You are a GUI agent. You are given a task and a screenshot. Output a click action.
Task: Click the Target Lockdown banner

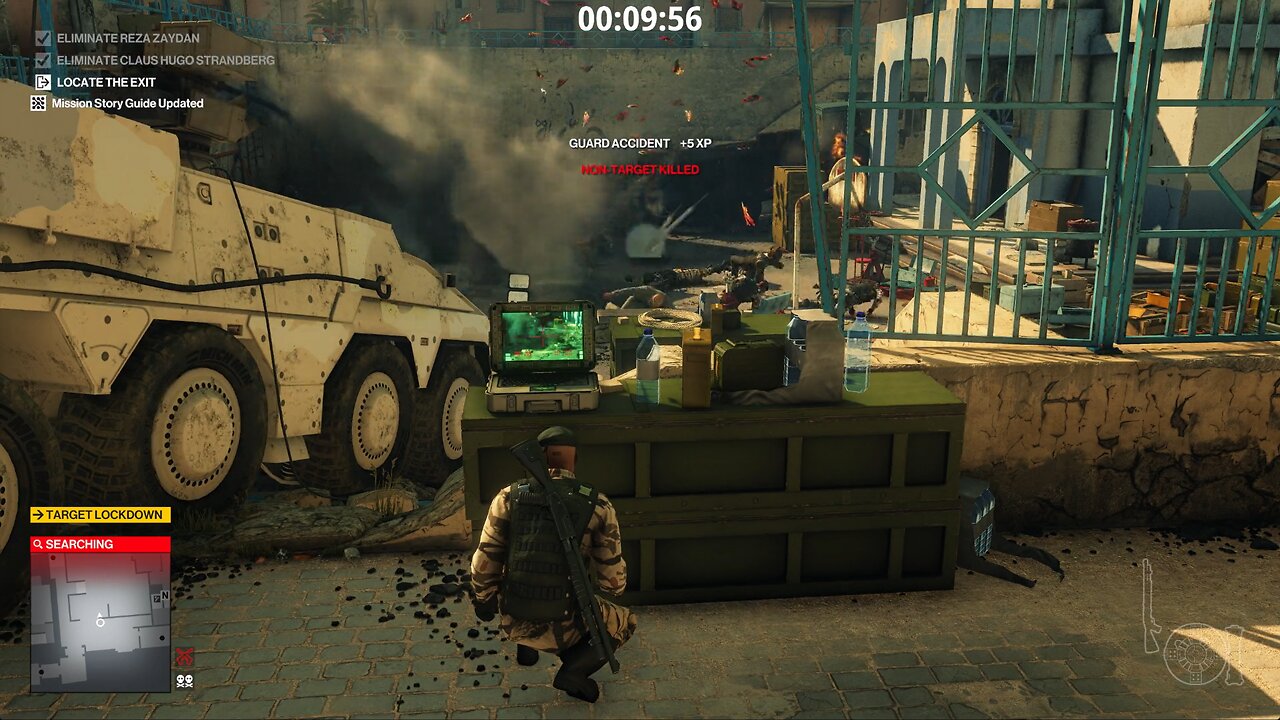click(100, 515)
